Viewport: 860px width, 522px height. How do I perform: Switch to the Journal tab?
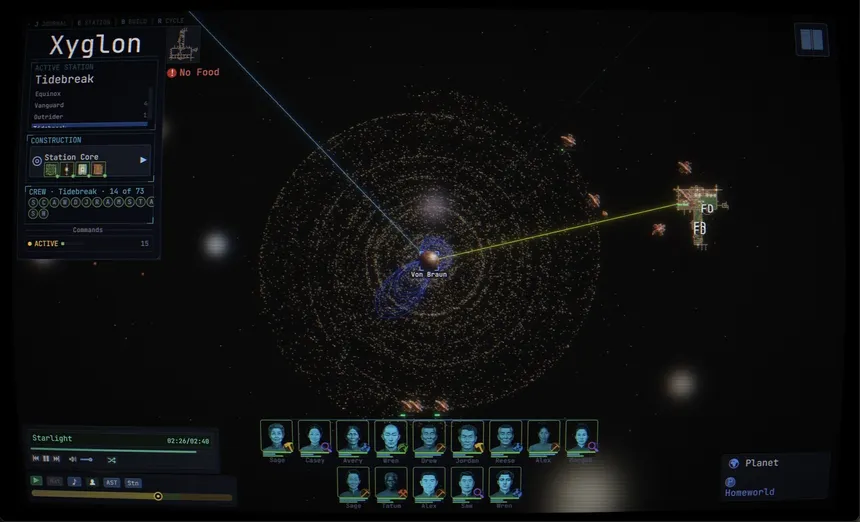click(51, 21)
